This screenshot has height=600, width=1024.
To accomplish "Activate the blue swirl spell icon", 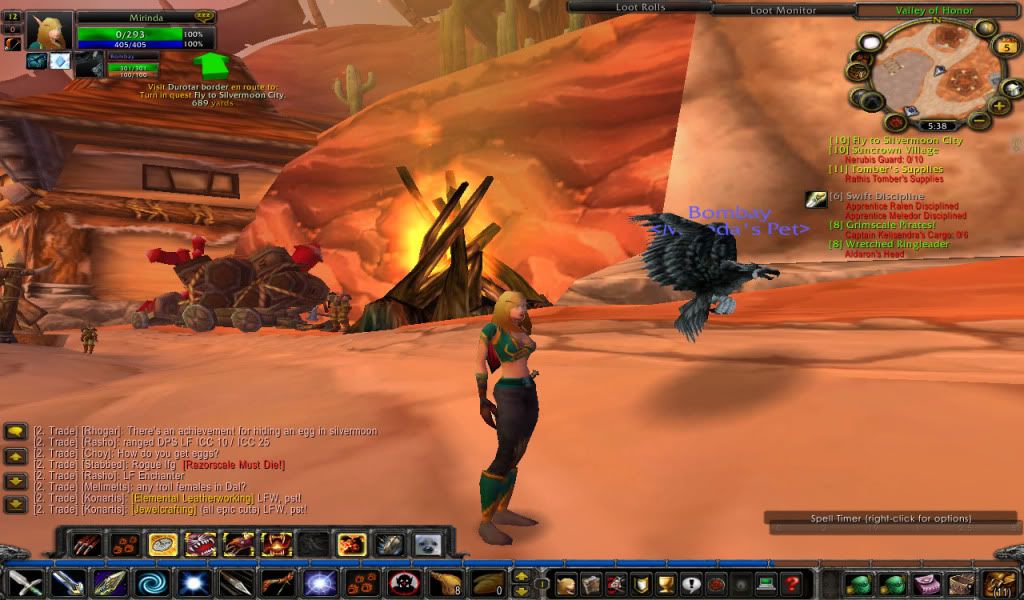I will point(153,583).
